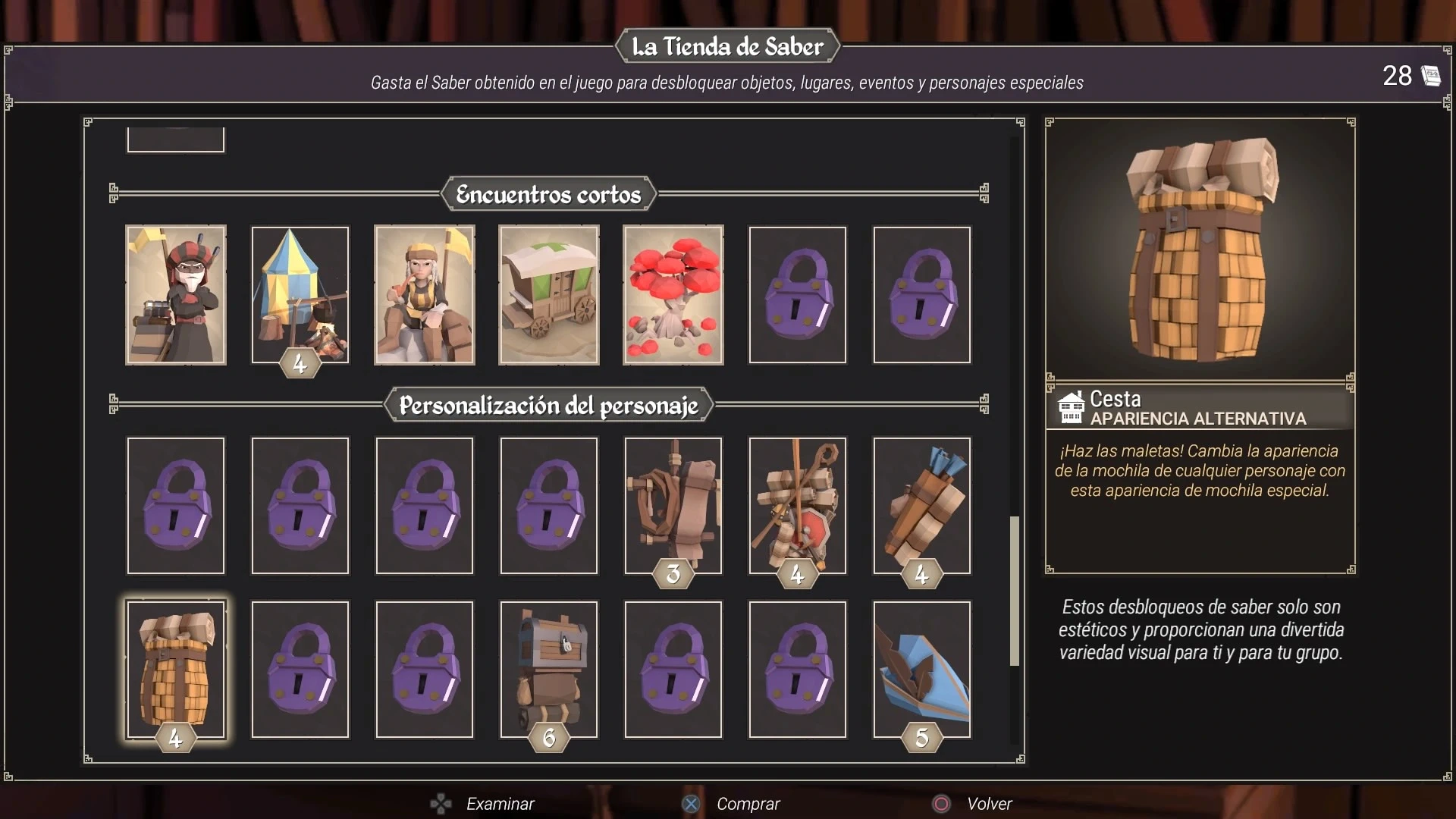Select the seated white-haired traveler encounter card
This screenshot has width=1456, height=819.
point(425,295)
